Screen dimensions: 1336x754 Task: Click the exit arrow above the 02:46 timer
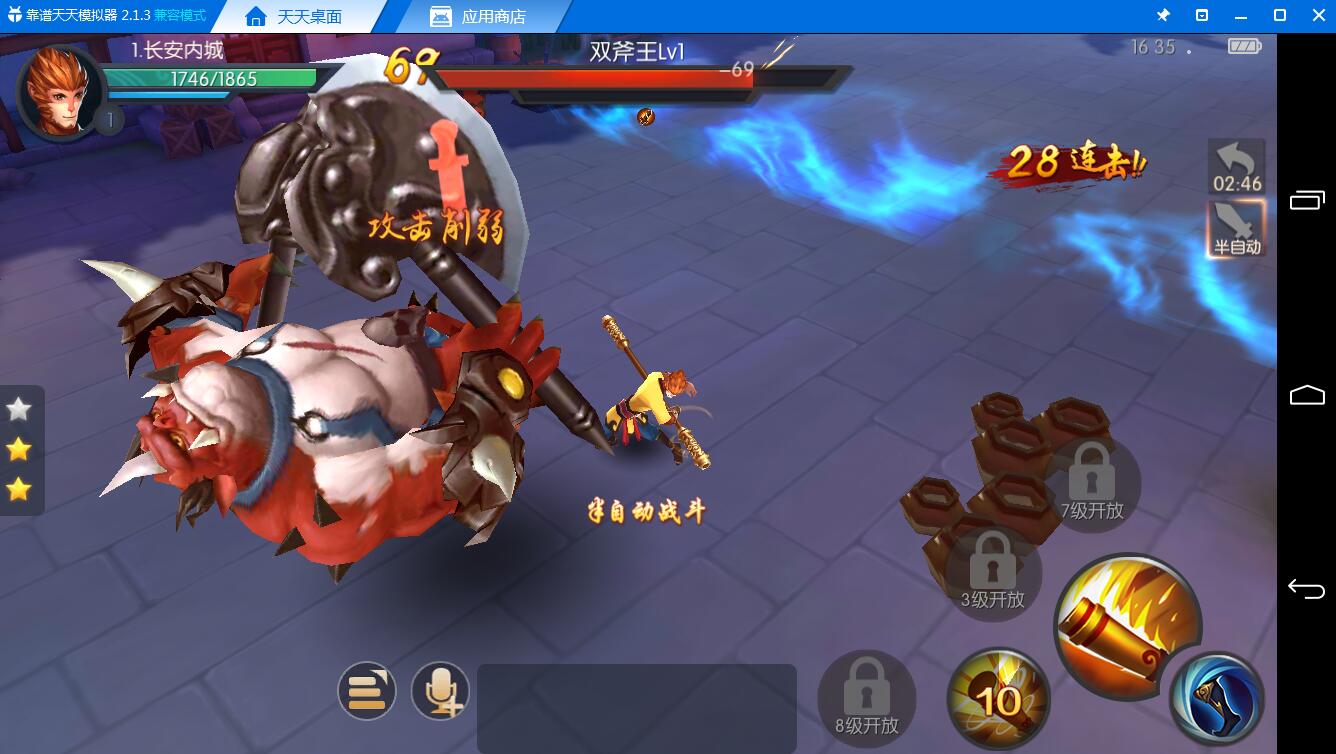pos(1237,158)
